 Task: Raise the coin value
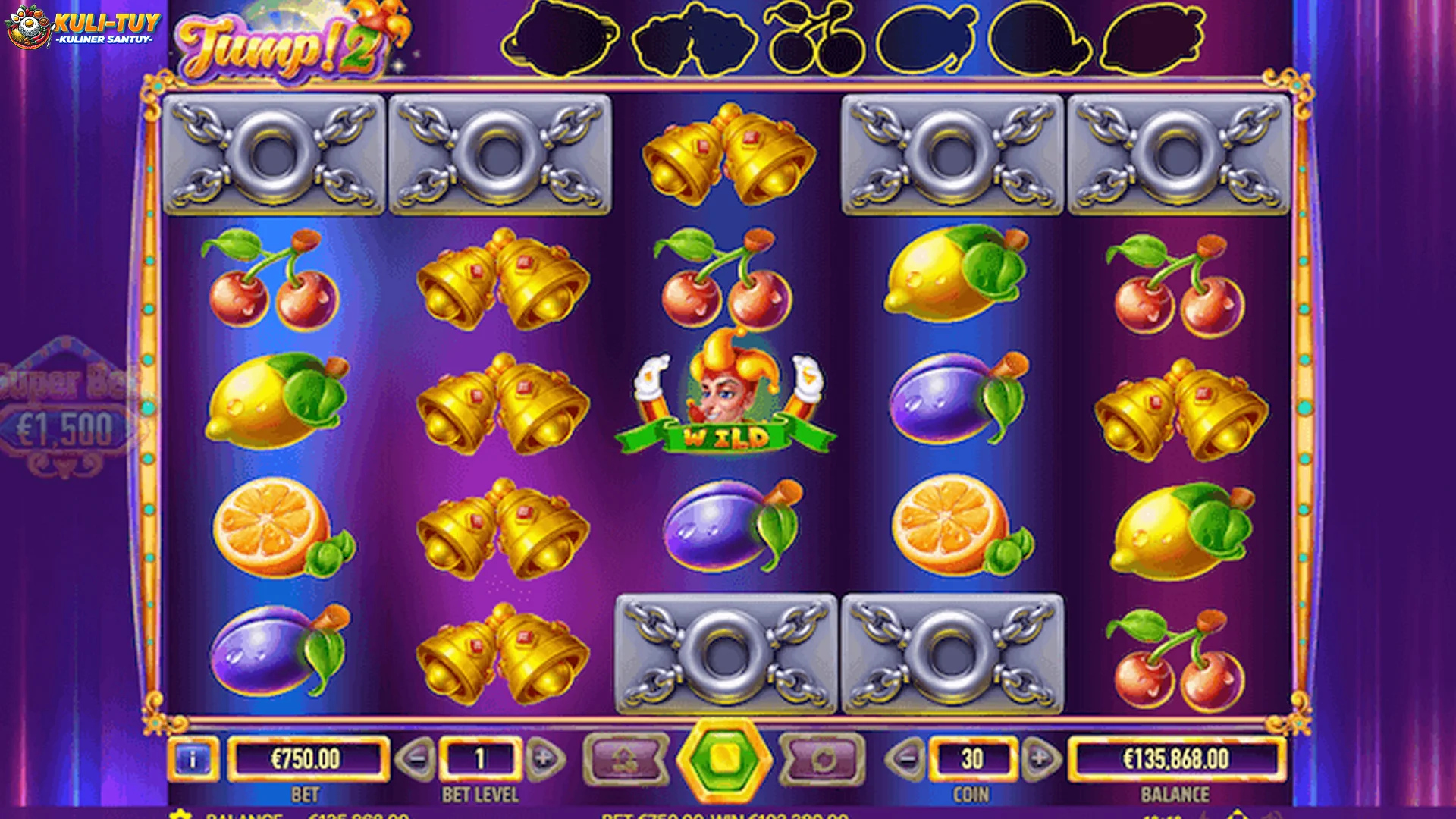pyautogui.click(x=1039, y=758)
